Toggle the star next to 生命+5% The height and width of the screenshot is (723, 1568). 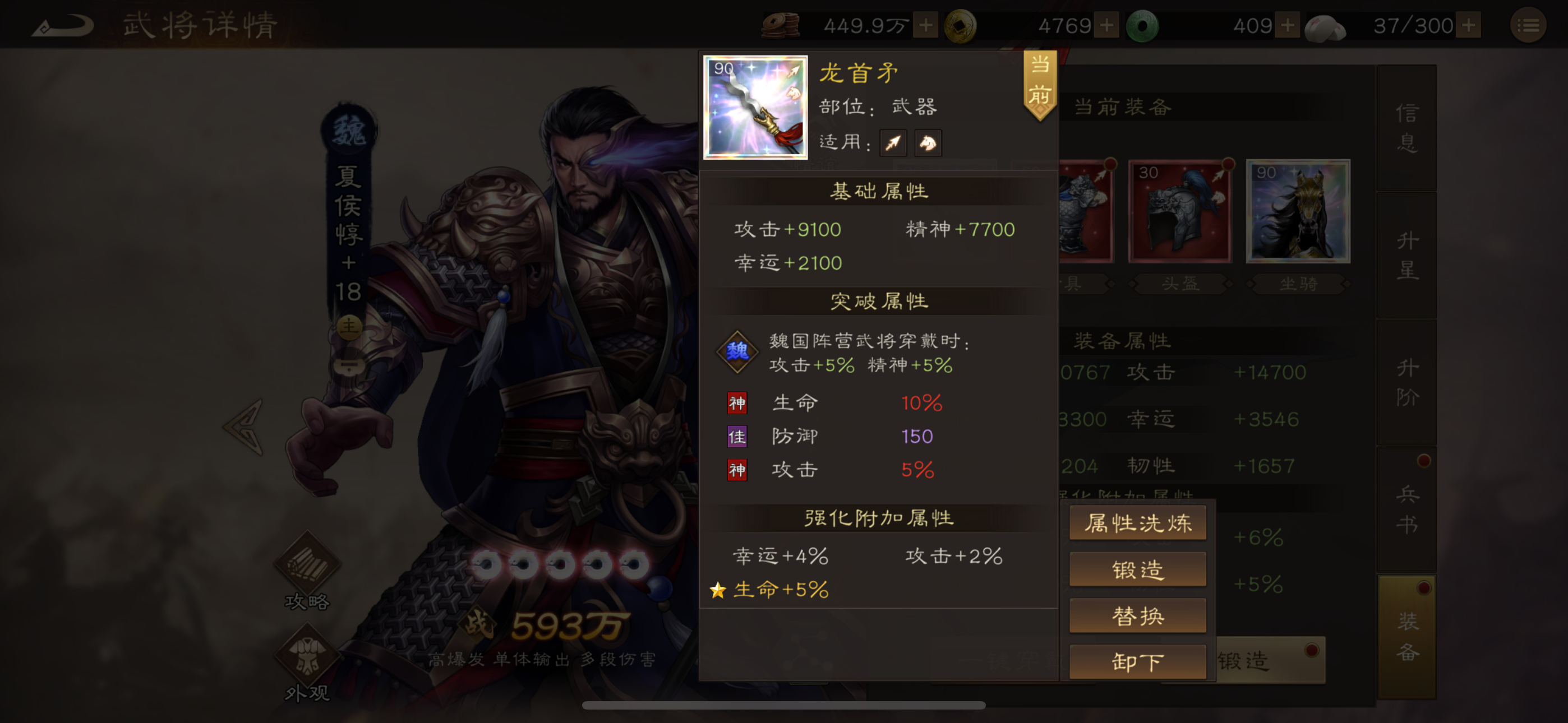click(718, 589)
